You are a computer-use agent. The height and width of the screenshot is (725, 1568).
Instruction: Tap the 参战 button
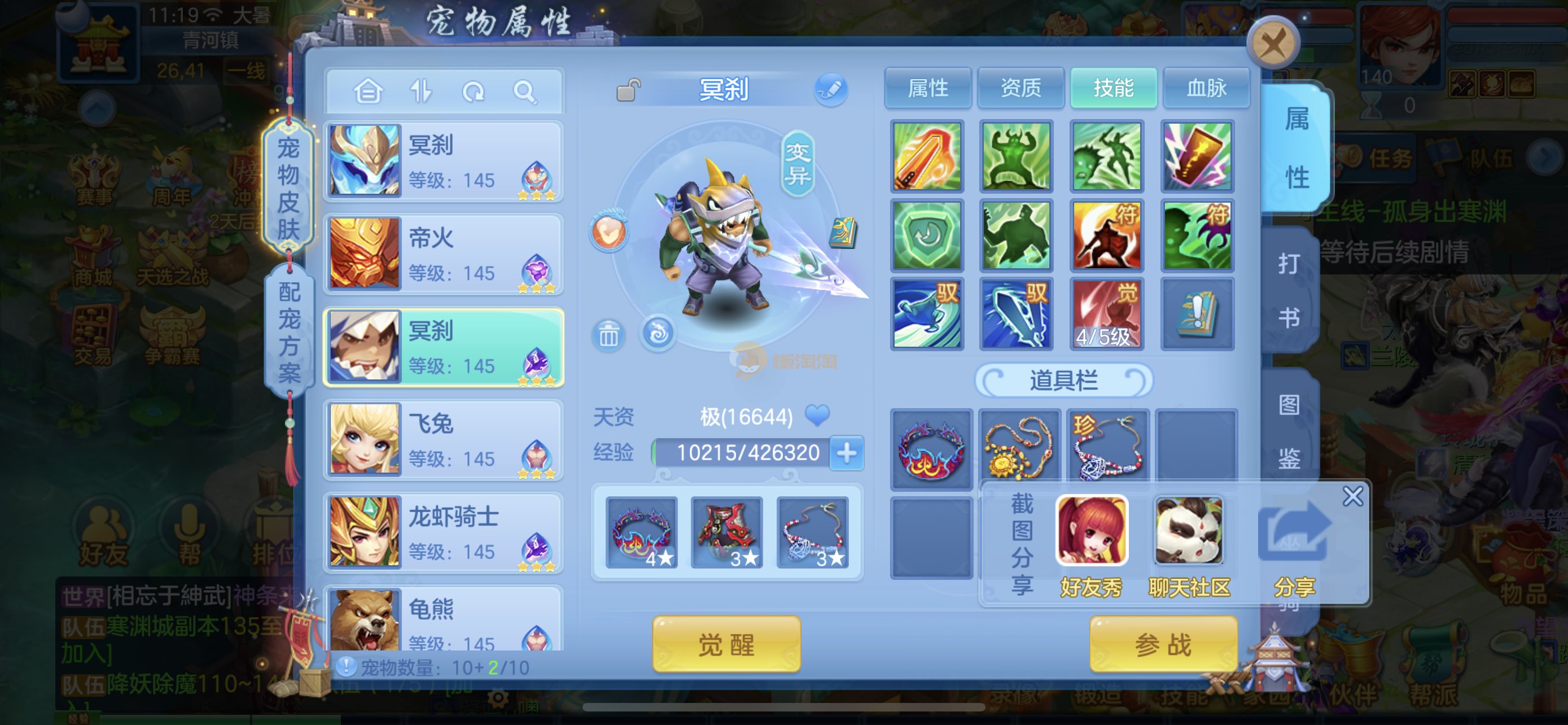point(1163,644)
